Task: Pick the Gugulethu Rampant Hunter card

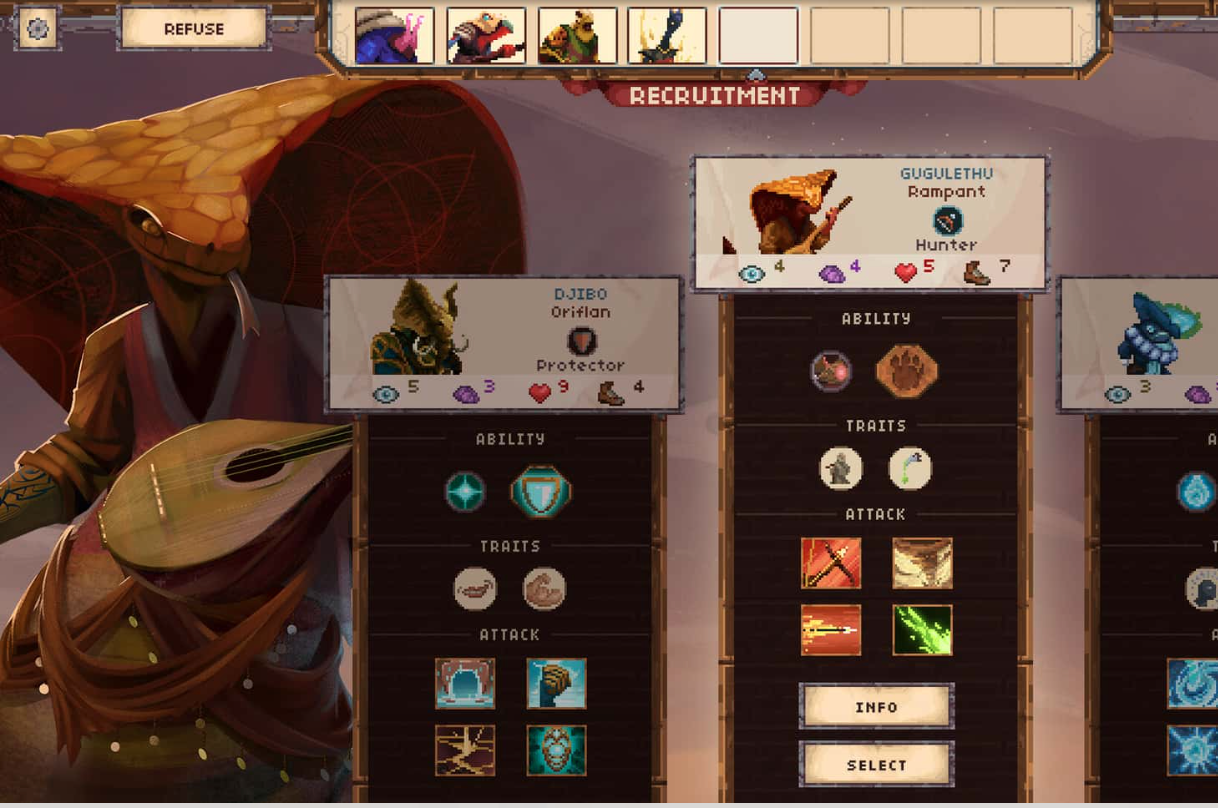Action: point(870,223)
